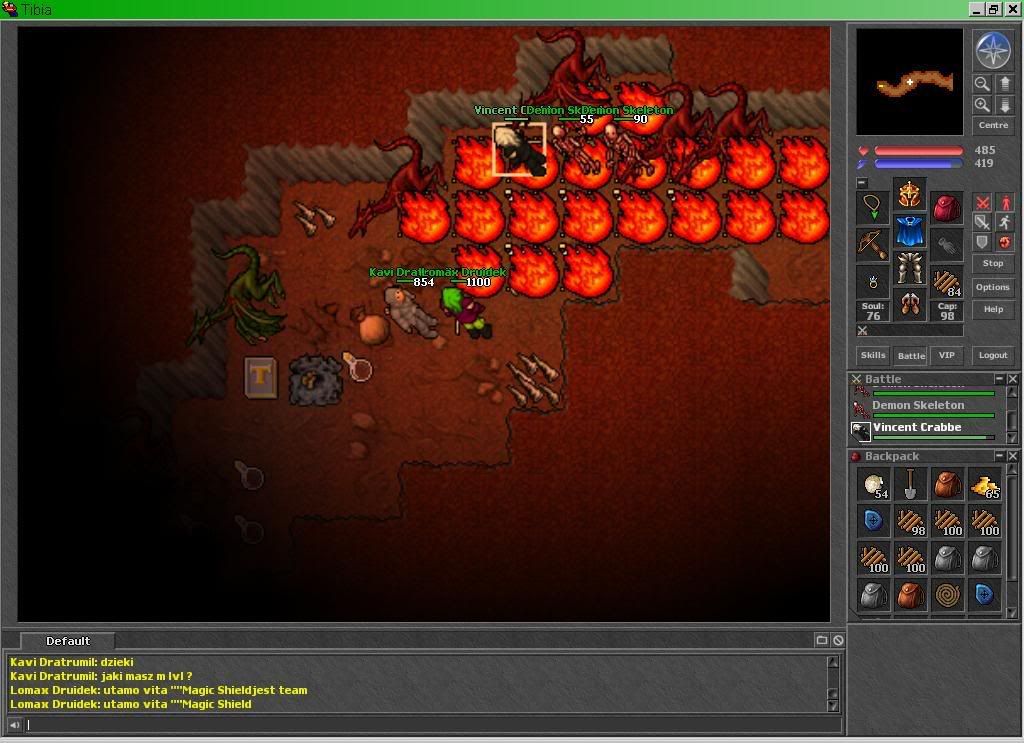Toggle the VIP list button

tap(946, 355)
